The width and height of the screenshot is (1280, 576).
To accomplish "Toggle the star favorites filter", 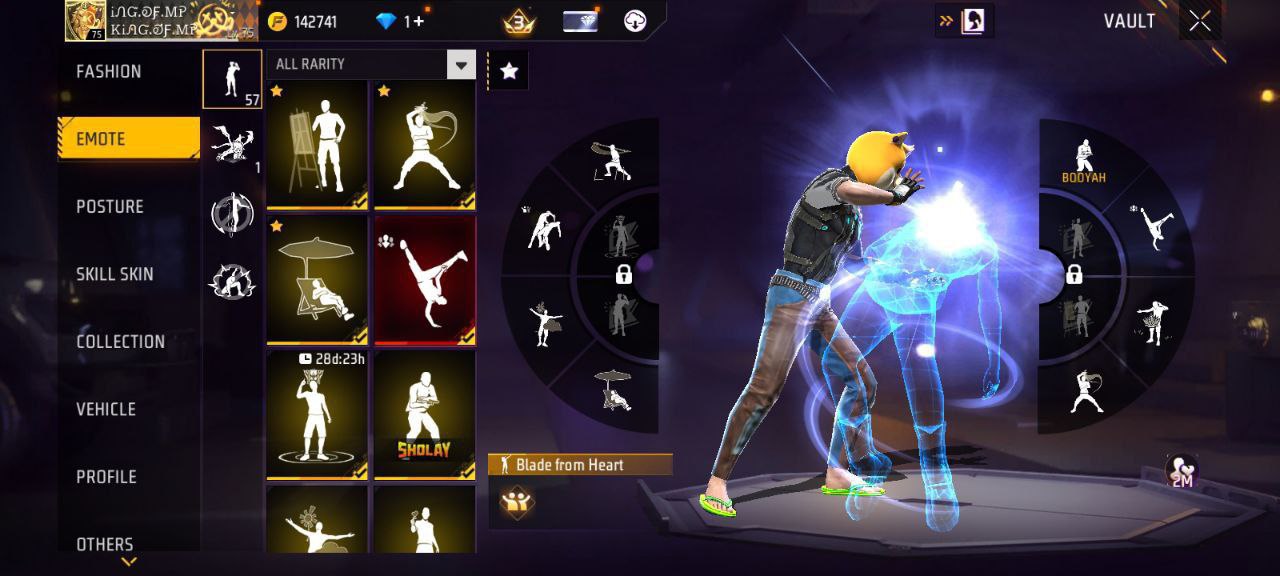I will click(x=509, y=71).
